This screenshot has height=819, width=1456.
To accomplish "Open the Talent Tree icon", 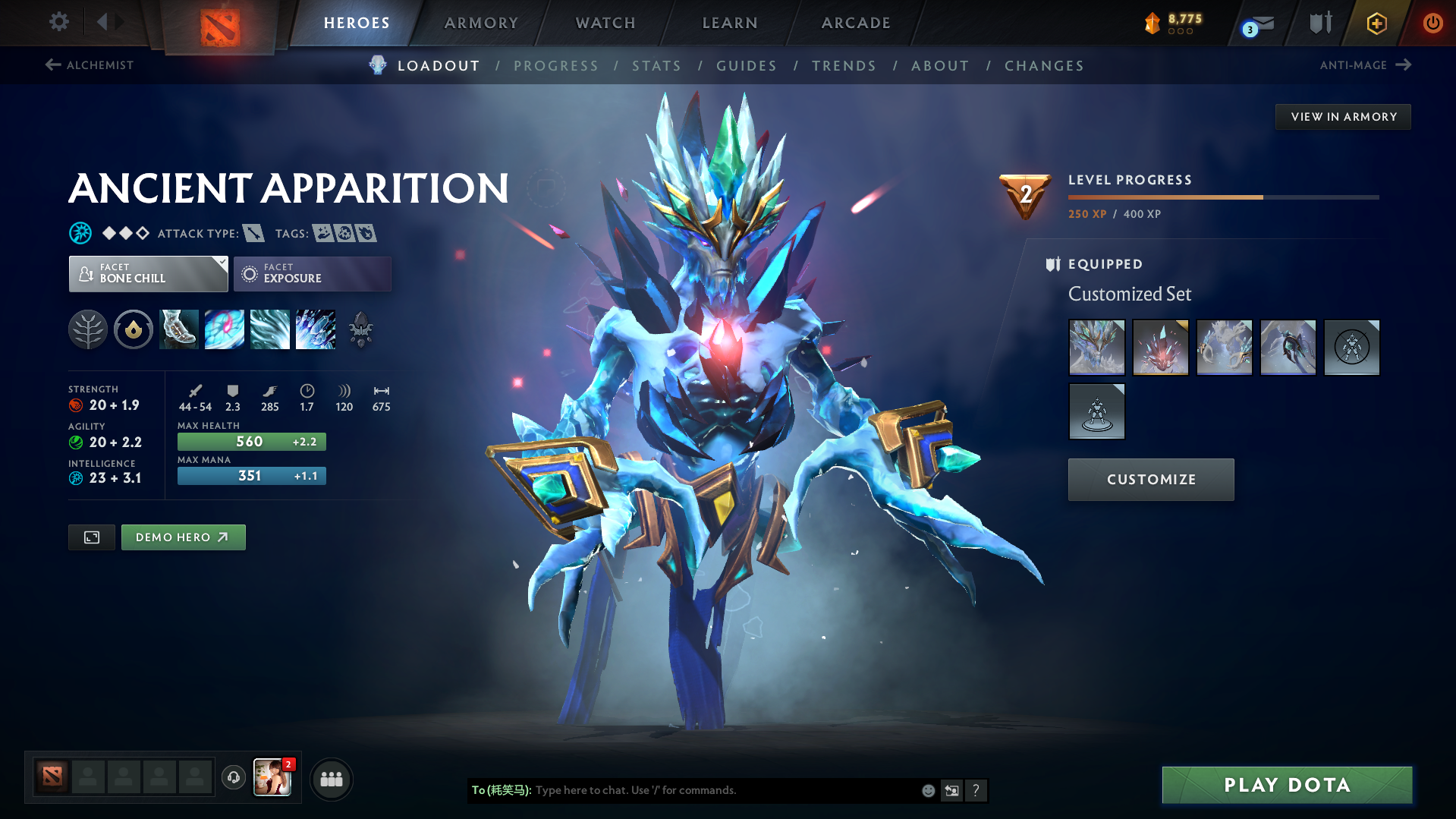I will 88,329.
